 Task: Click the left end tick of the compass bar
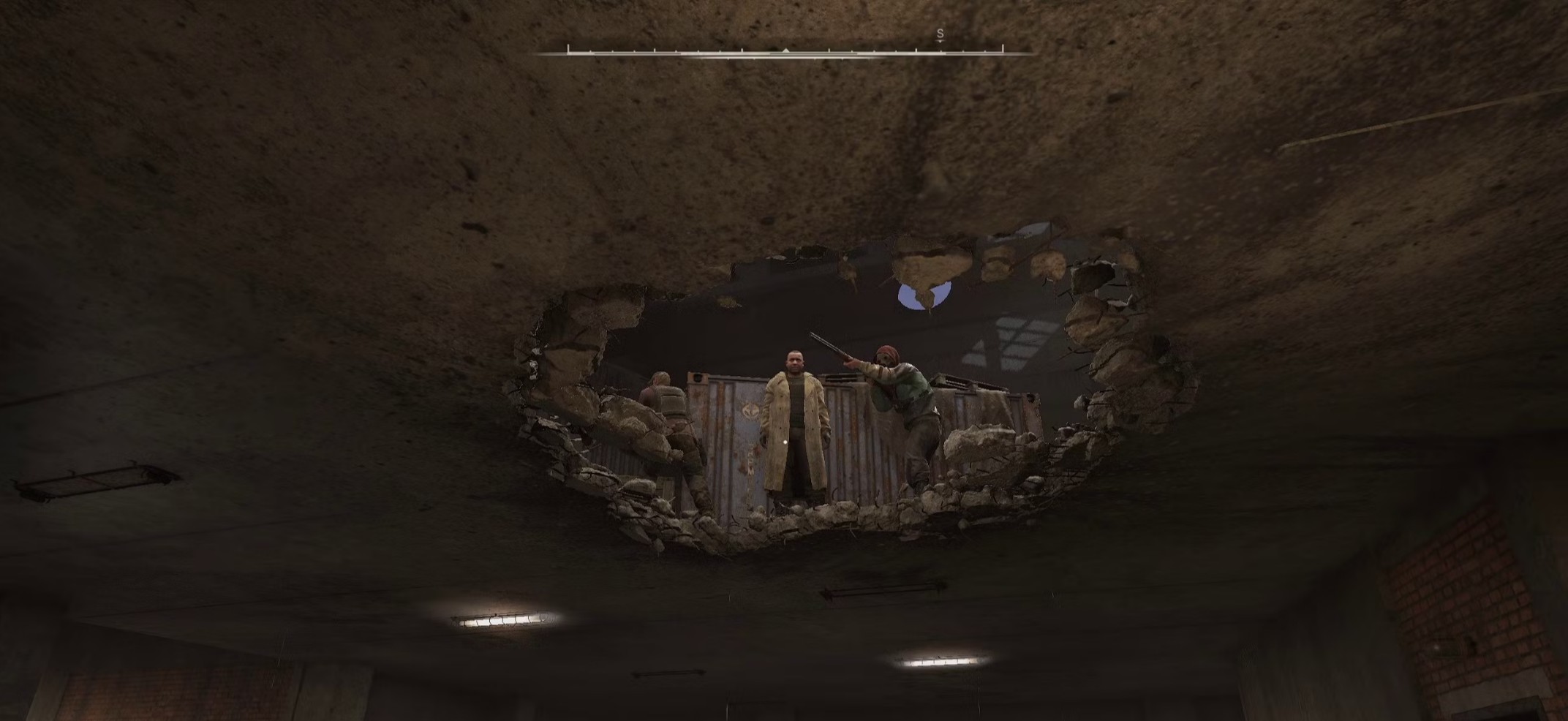pyautogui.click(x=569, y=48)
